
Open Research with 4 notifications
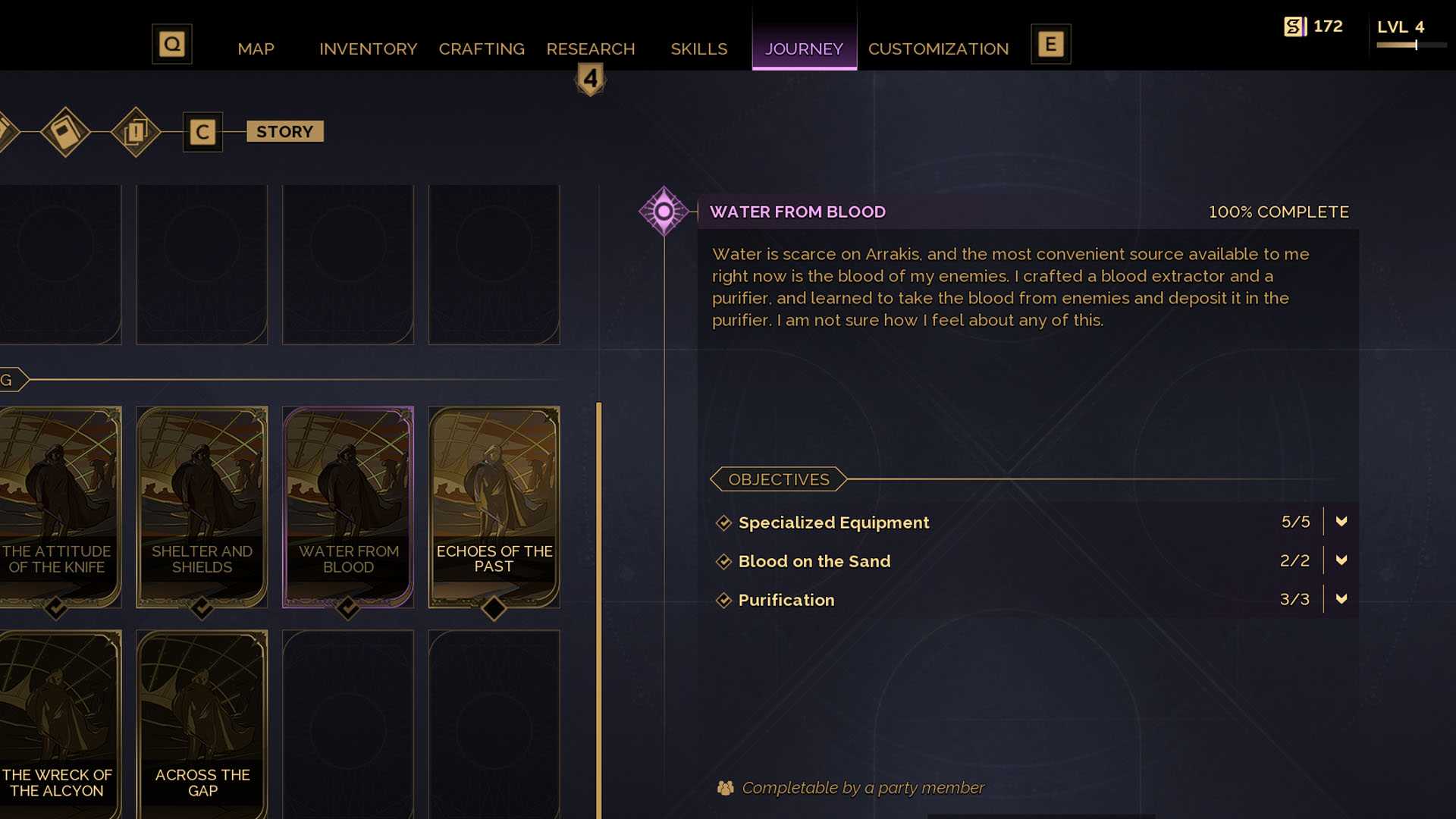click(x=591, y=49)
